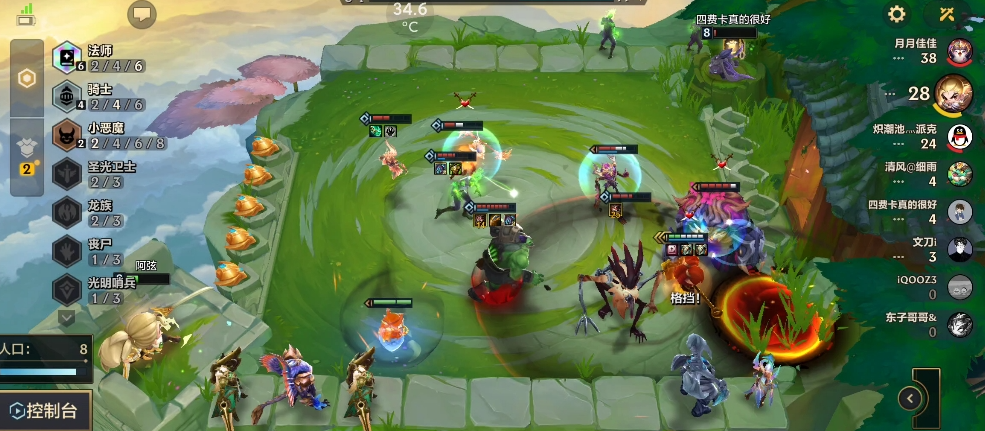
Task: Select the 骑士 trait entry
Action: tap(99, 96)
